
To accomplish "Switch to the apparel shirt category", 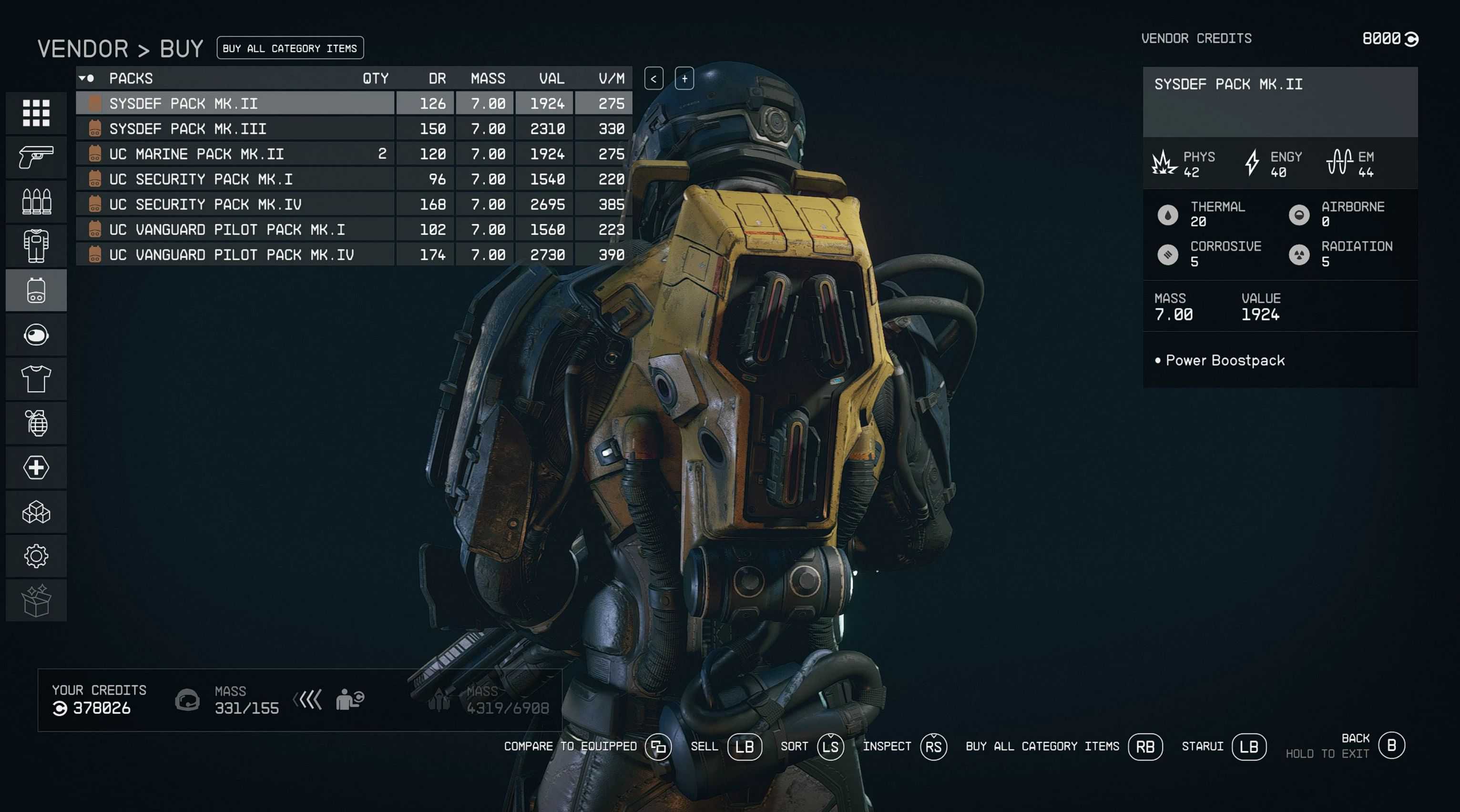I will 36,379.
